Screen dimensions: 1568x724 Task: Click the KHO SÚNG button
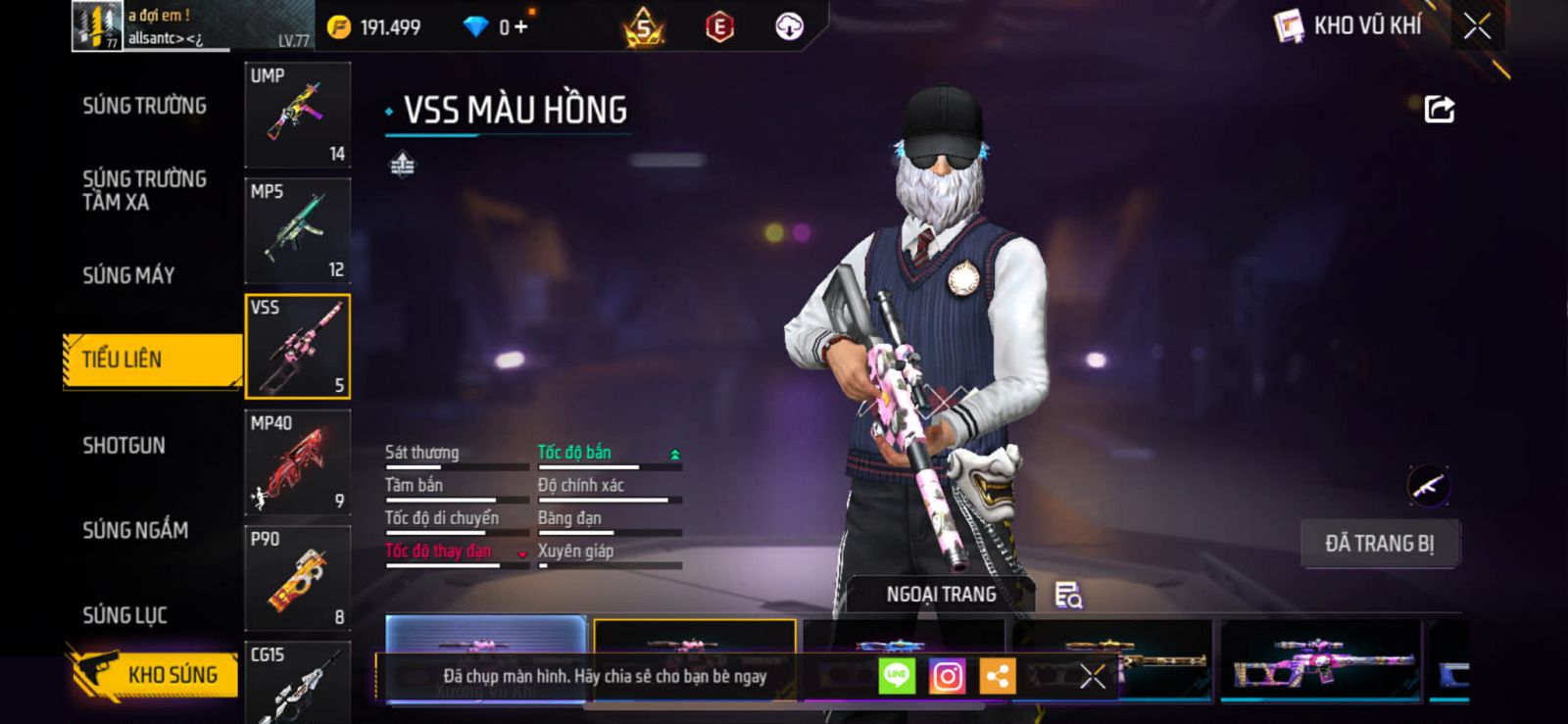coord(155,674)
